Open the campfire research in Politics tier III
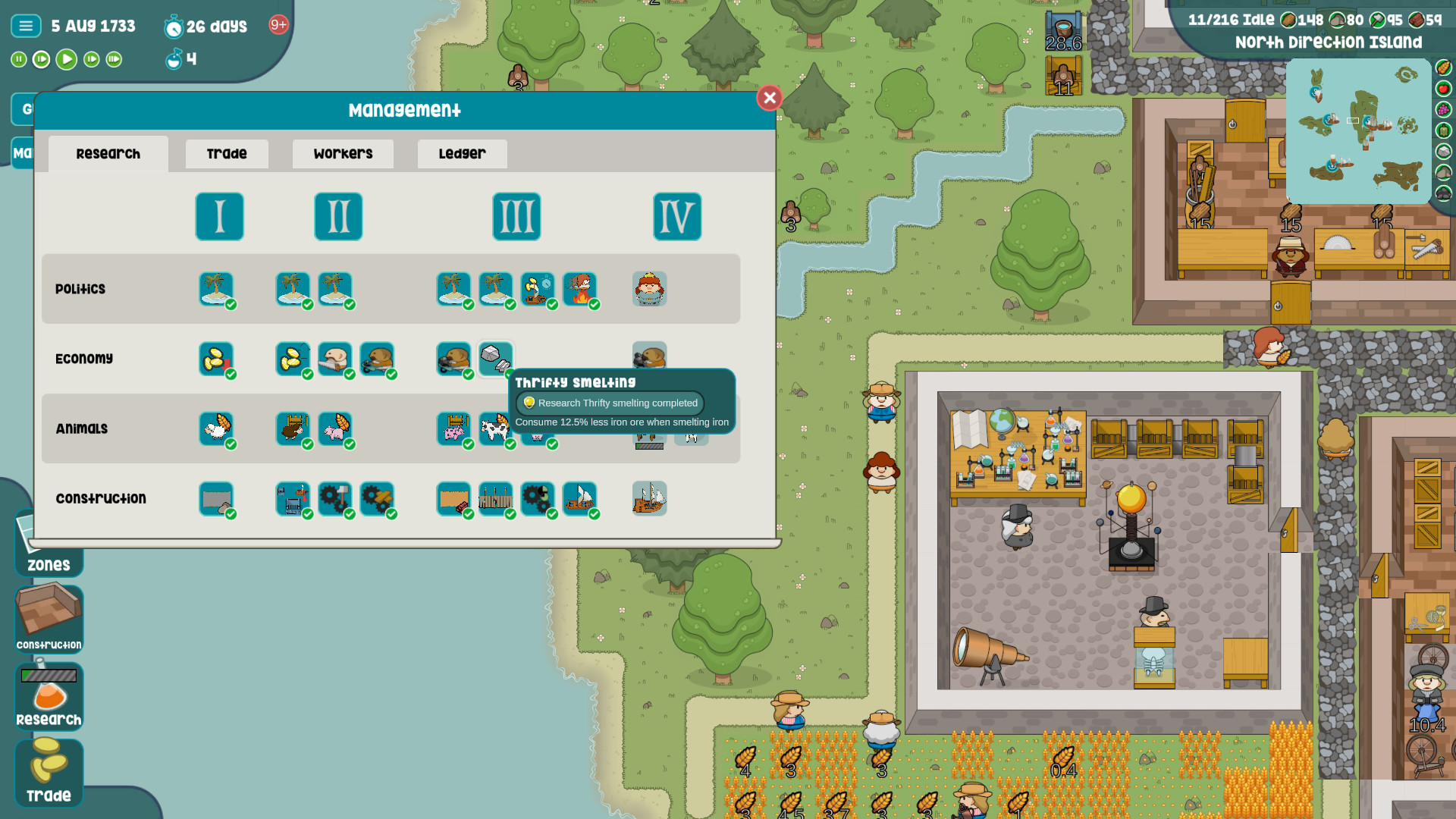The width and height of the screenshot is (1456, 819). pyautogui.click(x=581, y=289)
